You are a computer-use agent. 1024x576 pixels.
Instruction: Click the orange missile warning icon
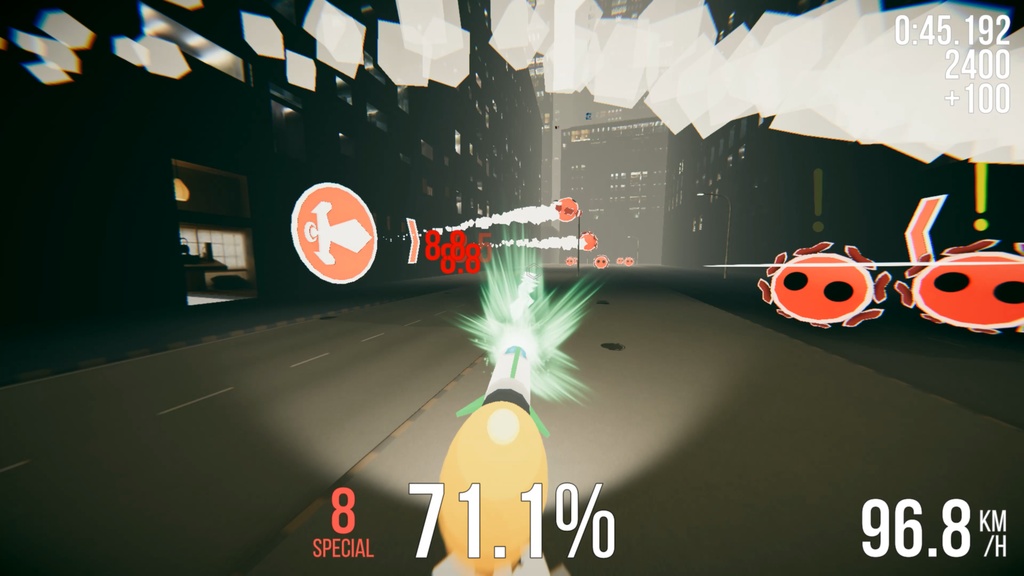(334, 232)
